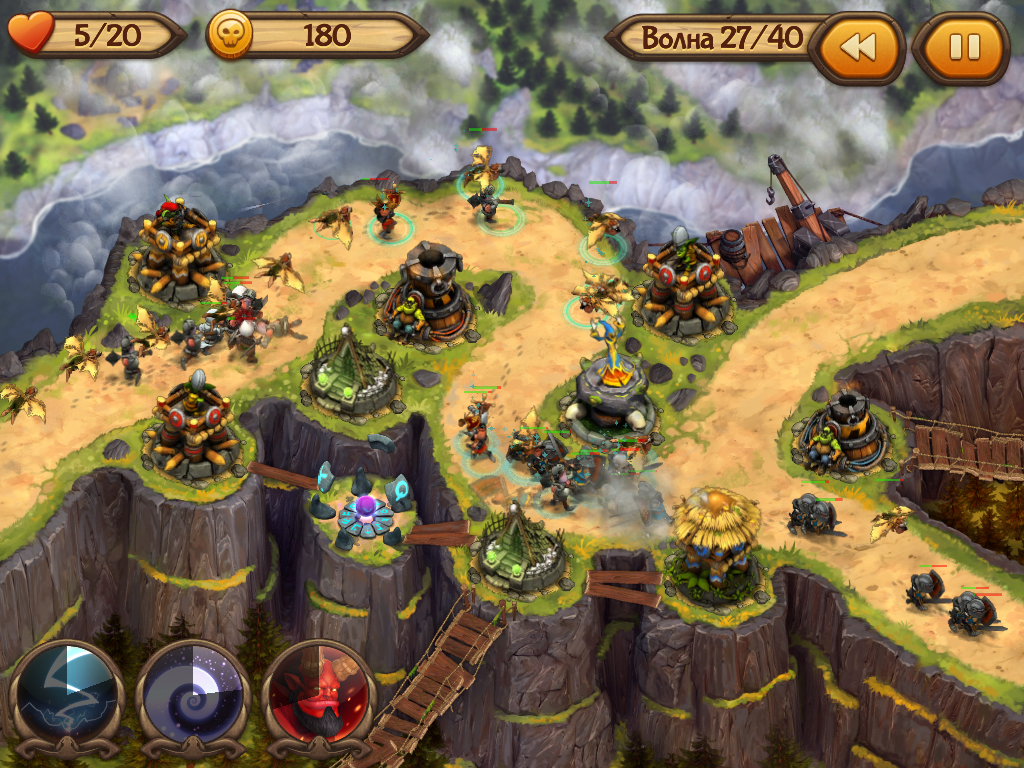Click the double-arrow game speed button
This screenshot has width=1024, height=768.
tap(857, 47)
